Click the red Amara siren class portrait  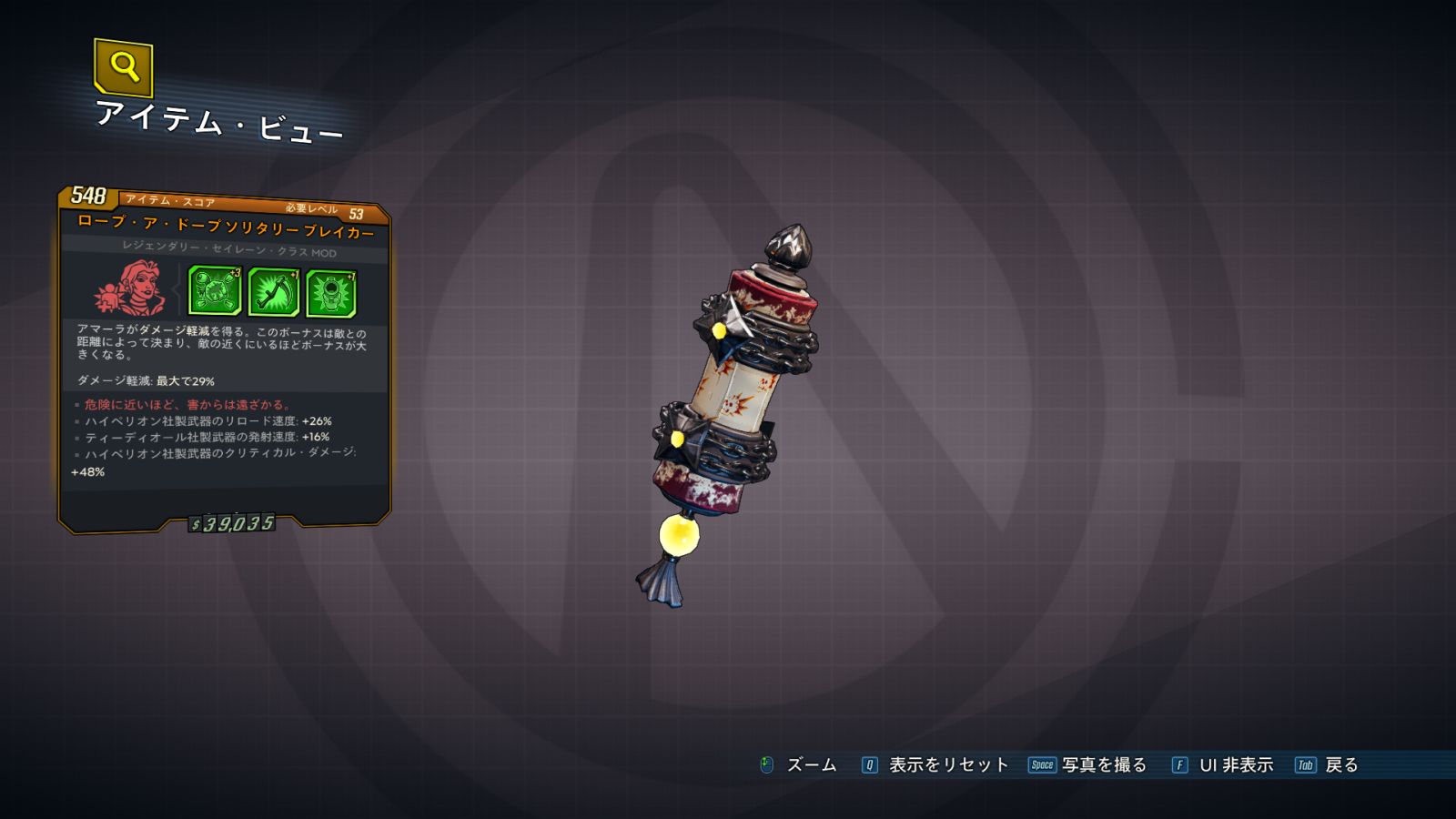coord(132,288)
